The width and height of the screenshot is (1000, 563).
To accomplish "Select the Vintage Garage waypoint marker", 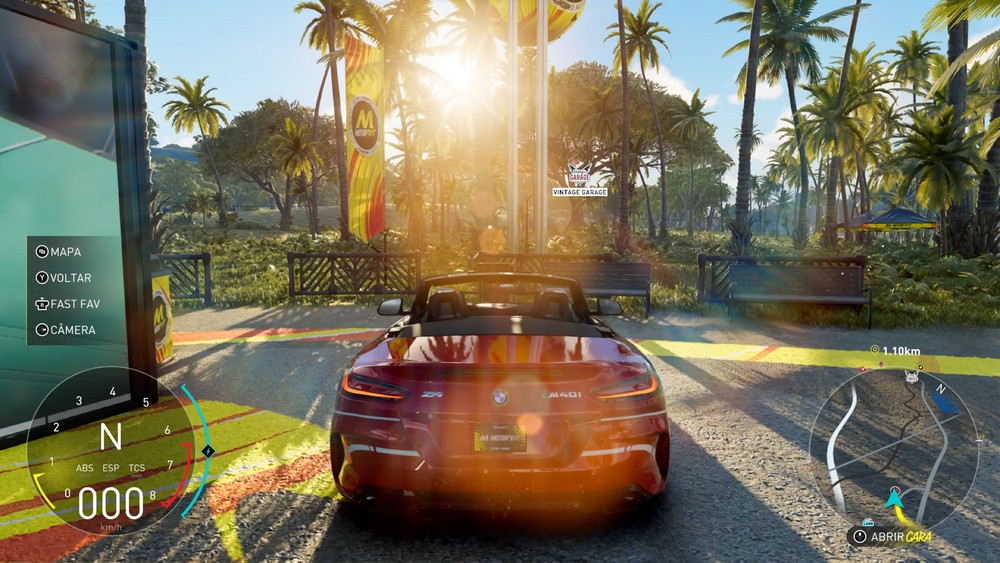I will 579,178.
